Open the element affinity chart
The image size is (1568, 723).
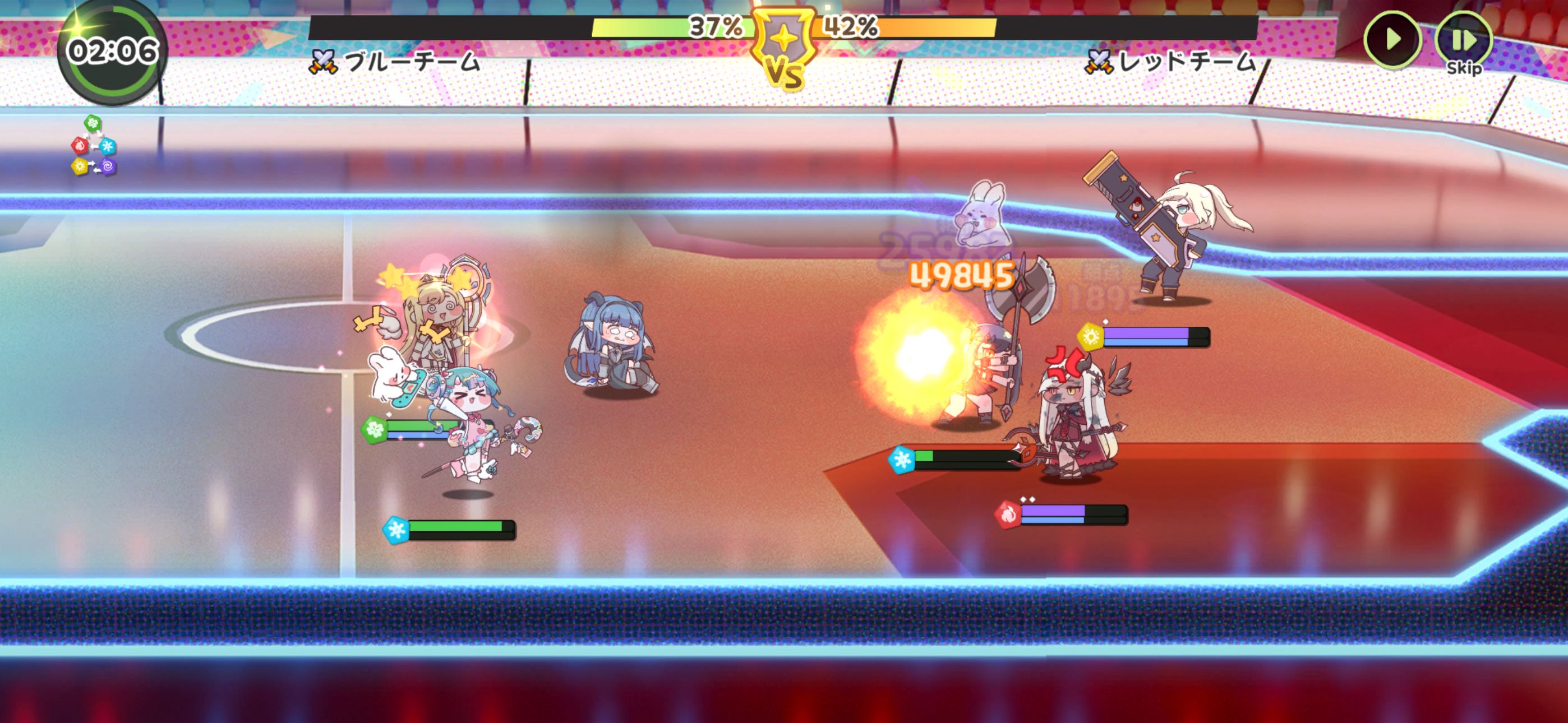pyautogui.click(x=94, y=146)
